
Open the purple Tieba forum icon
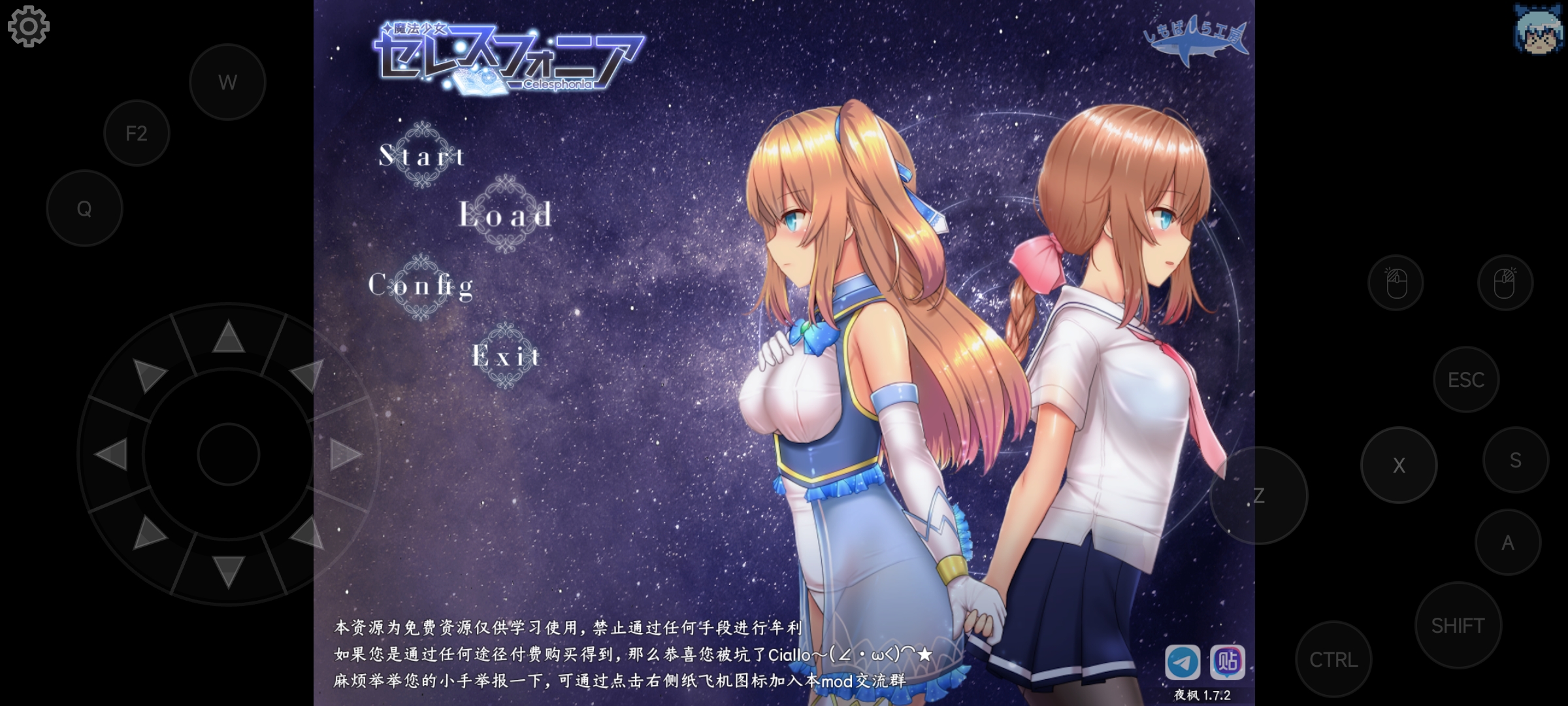pos(1227,662)
